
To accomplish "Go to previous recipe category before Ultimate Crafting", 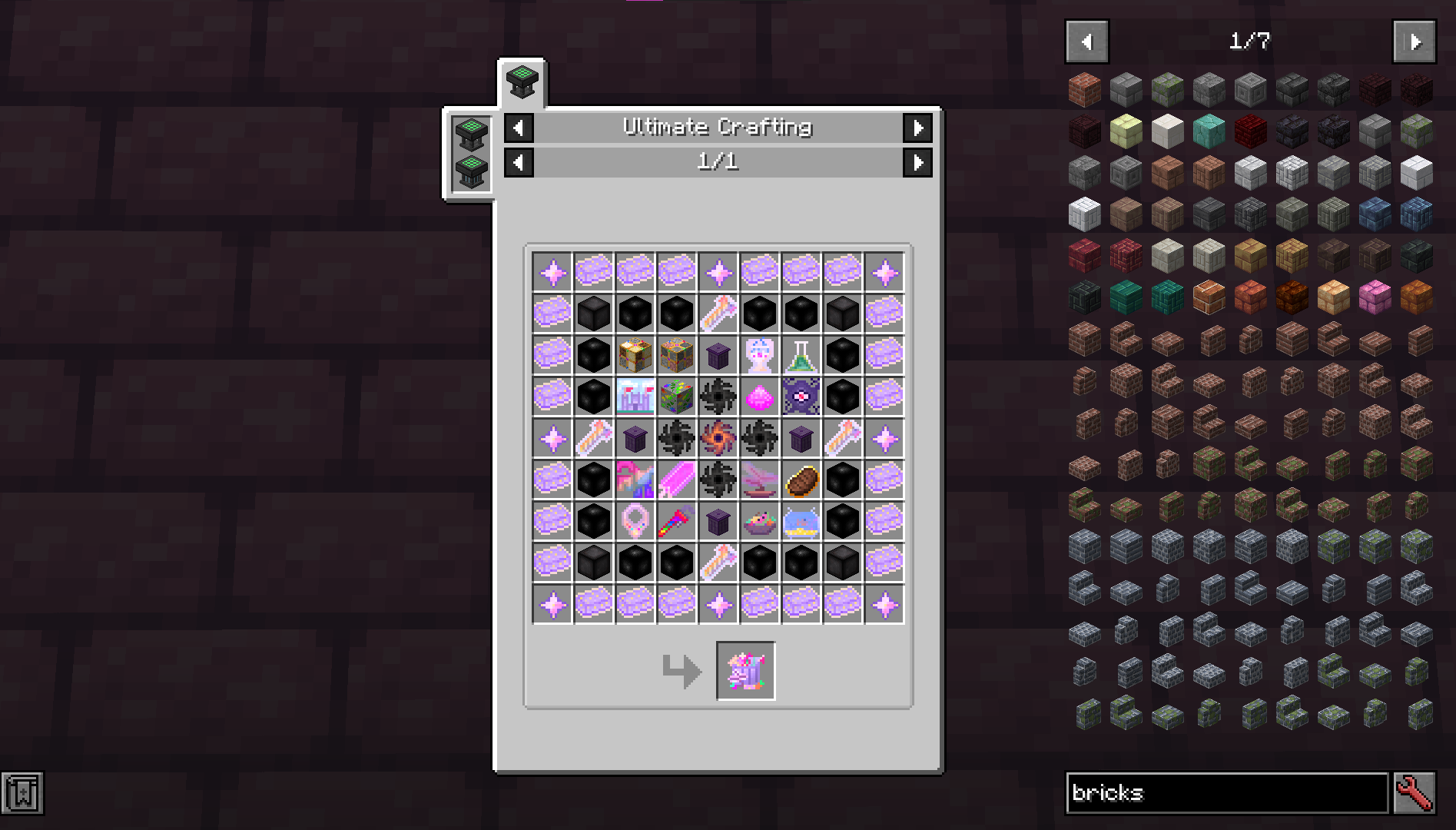I will (x=519, y=128).
